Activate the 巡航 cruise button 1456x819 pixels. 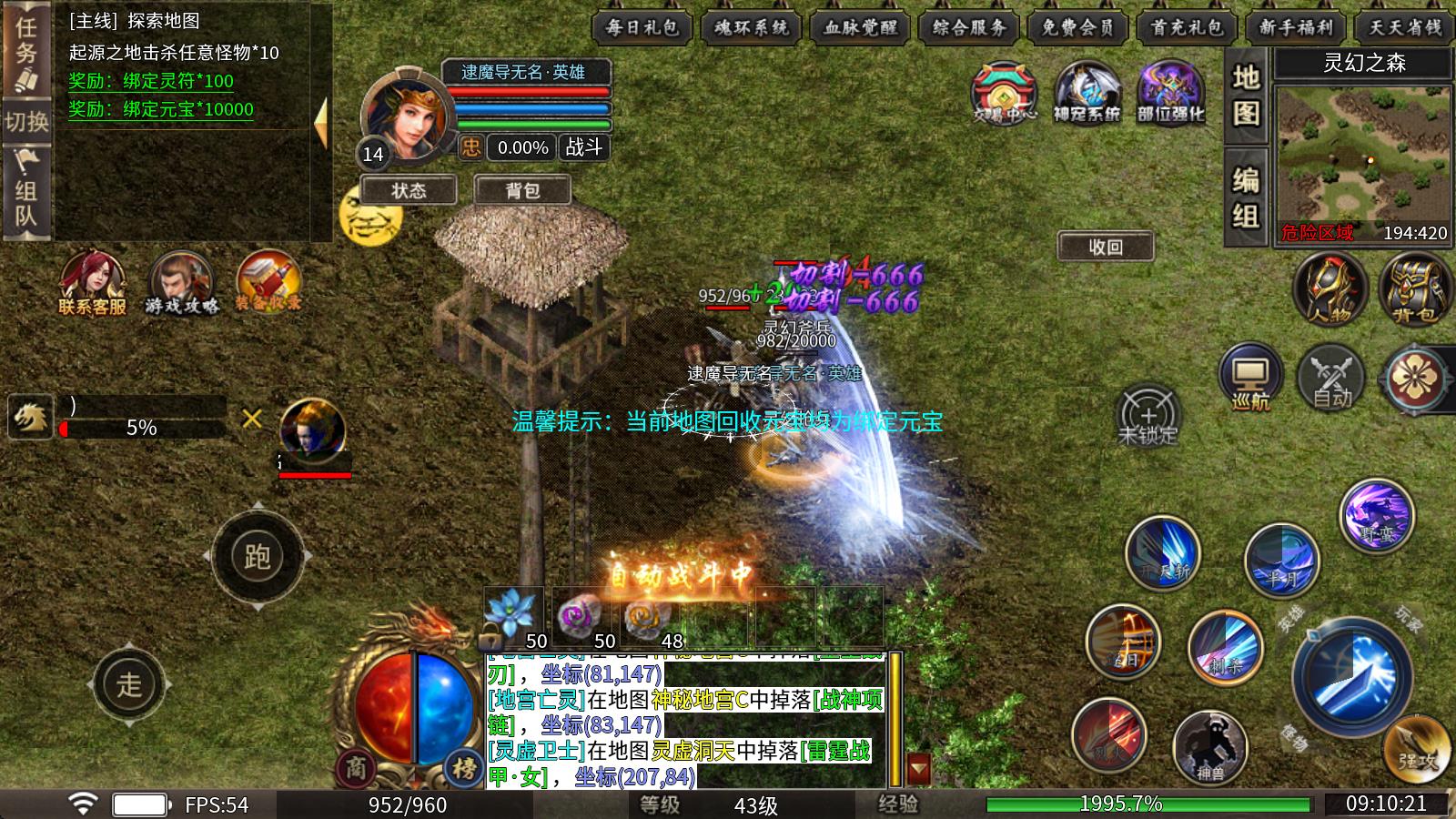tap(1250, 377)
